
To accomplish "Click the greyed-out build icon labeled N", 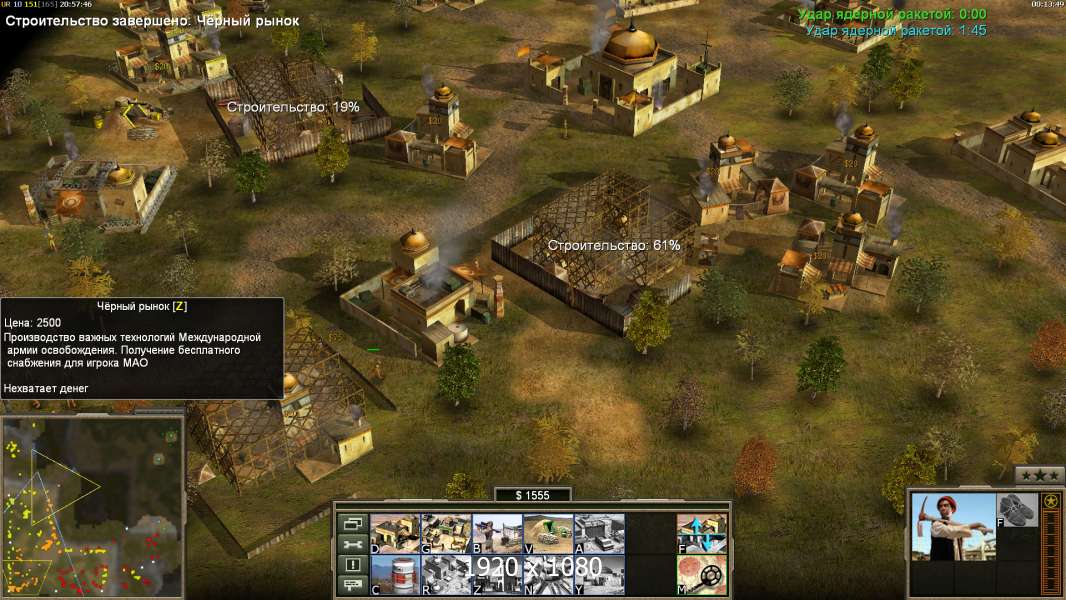I will [x=548, y=575].
